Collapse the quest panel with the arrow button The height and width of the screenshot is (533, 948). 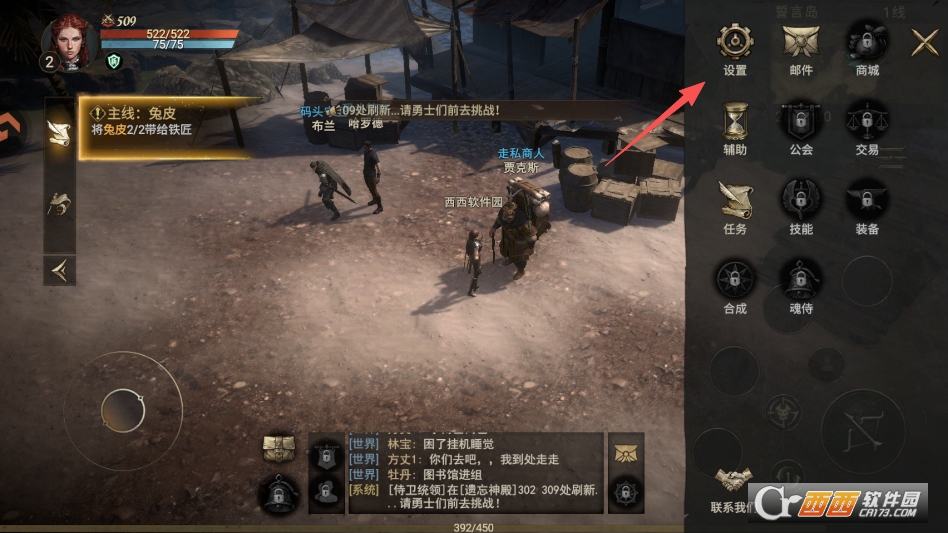tap(60, 269)
